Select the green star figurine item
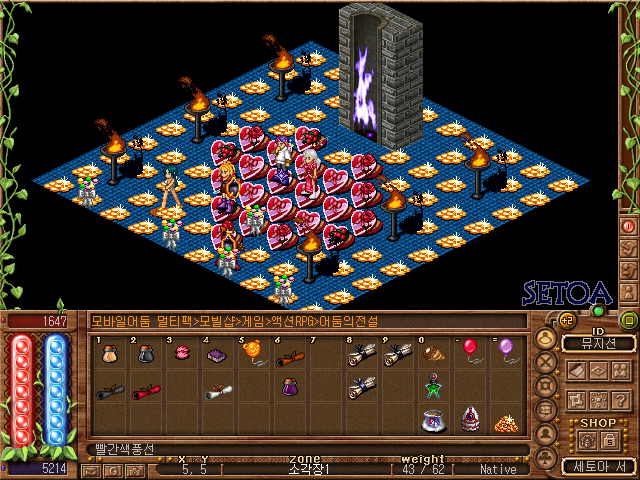640x480 pixels. [432, 386]
